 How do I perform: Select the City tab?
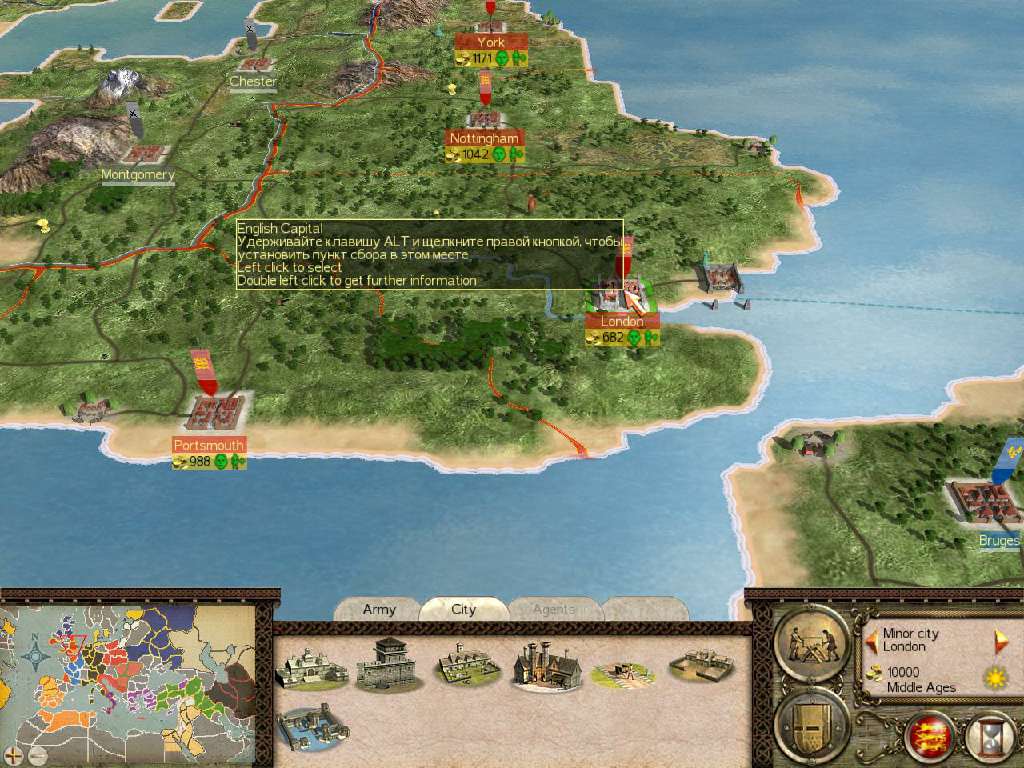click(463, 609)
